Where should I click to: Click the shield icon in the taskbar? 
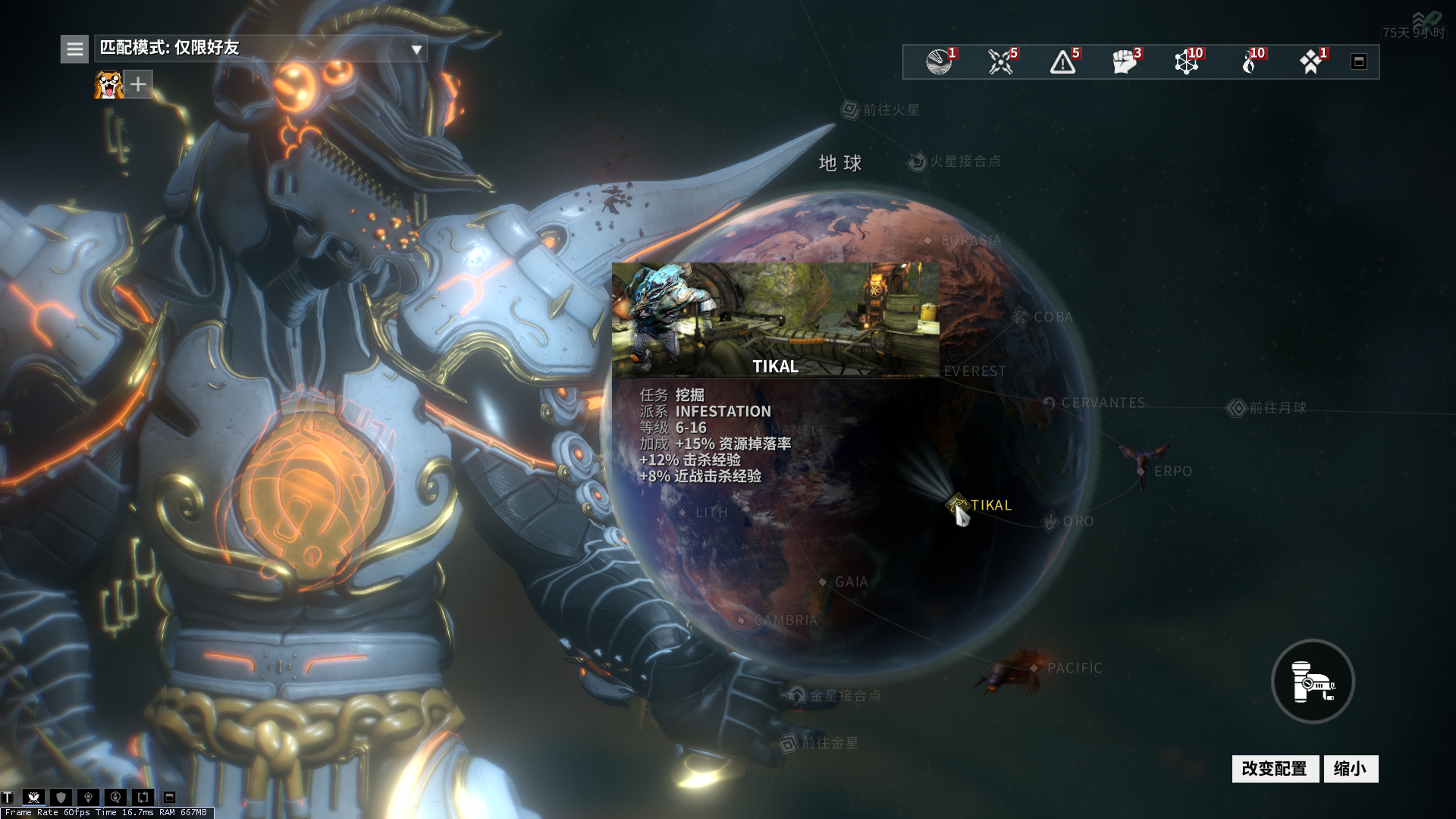click(x=60, y=797)
